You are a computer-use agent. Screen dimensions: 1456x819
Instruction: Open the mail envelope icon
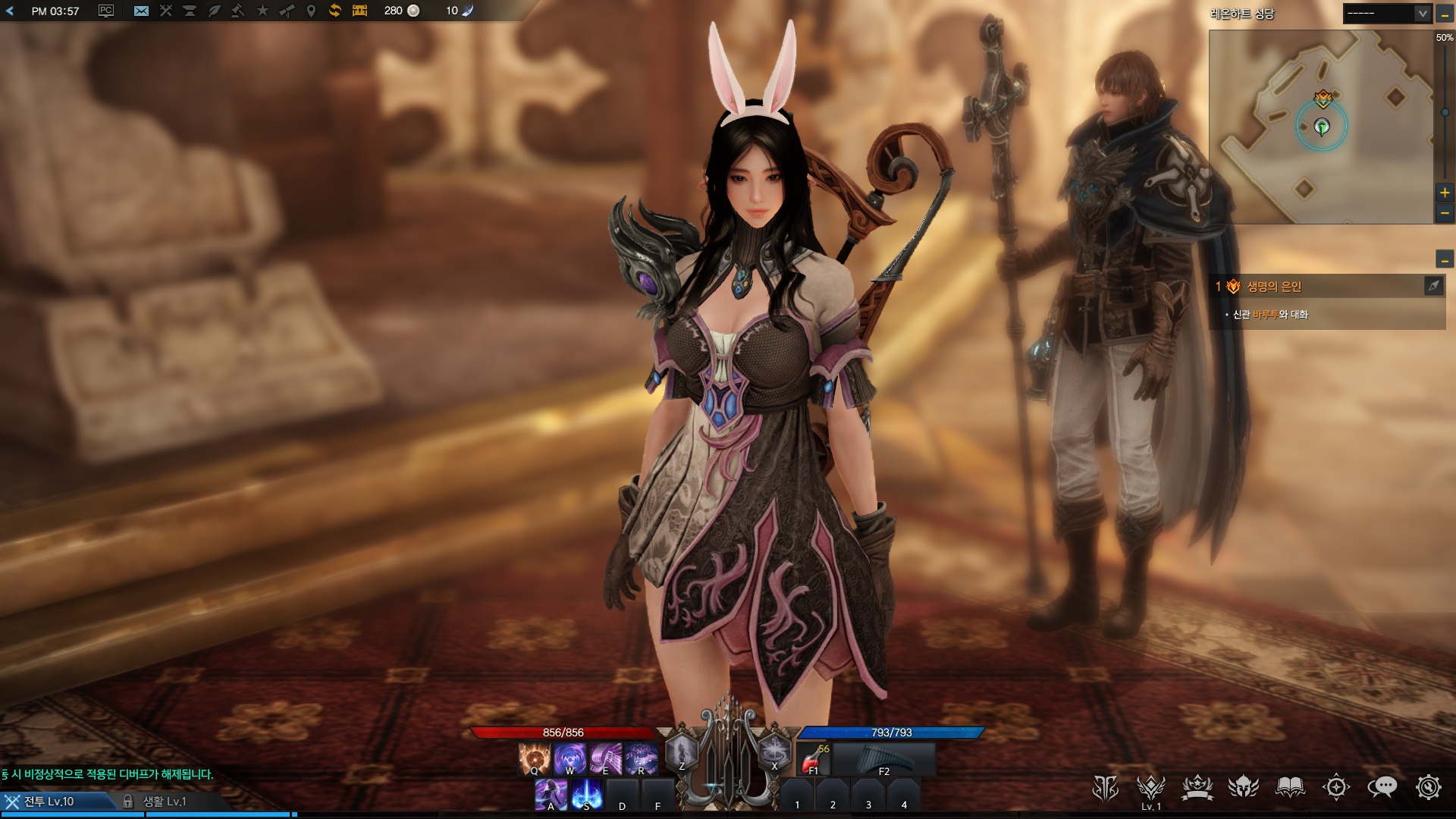141,11
